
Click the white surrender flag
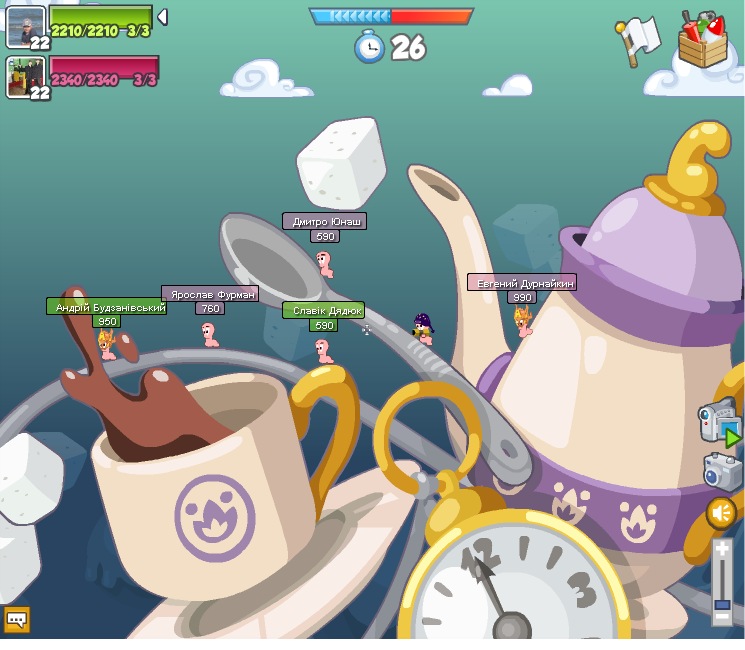[x=638, y=40]
